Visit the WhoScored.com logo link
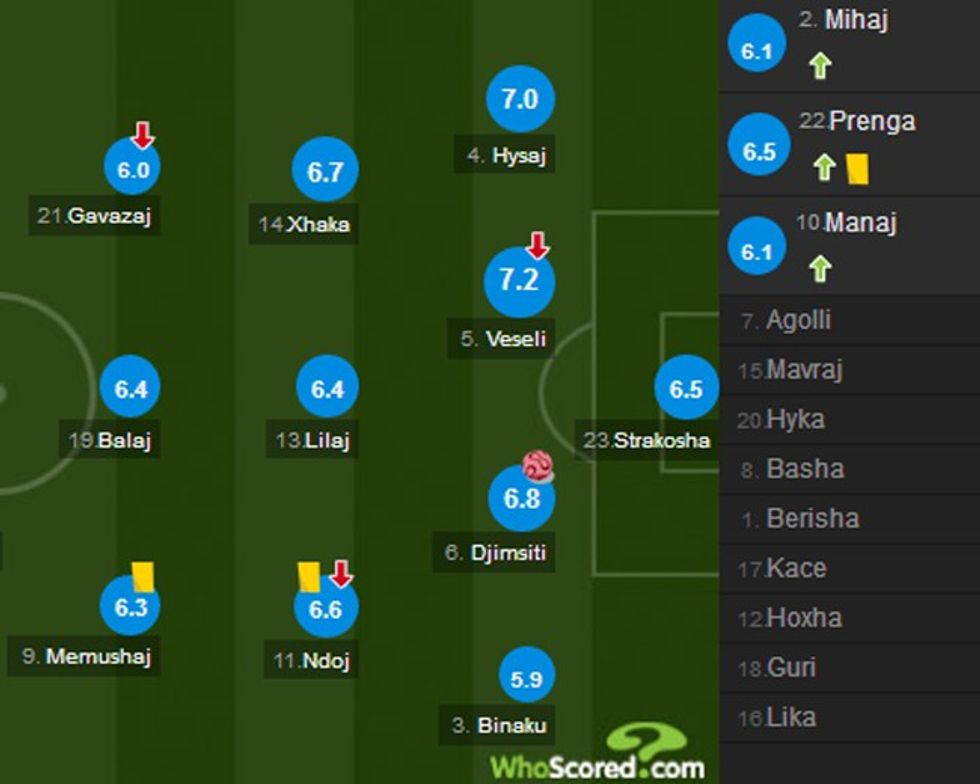Screen dimensions: 980x784 (x=598, y=757)
